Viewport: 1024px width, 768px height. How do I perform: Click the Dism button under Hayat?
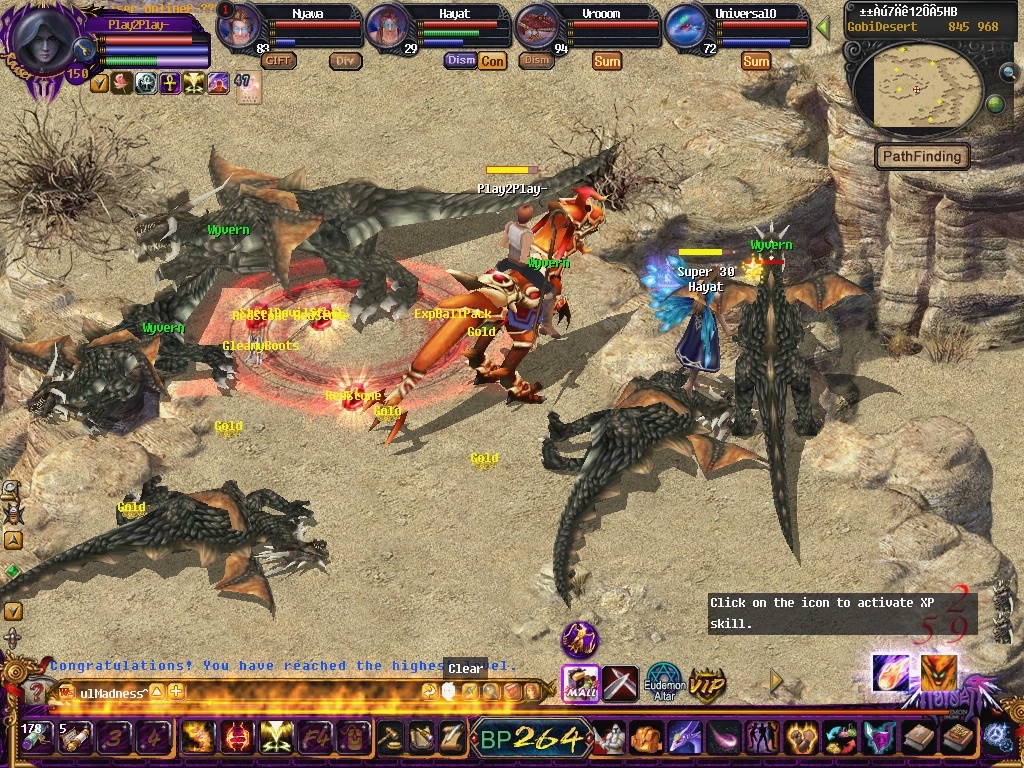pos(460,61)
